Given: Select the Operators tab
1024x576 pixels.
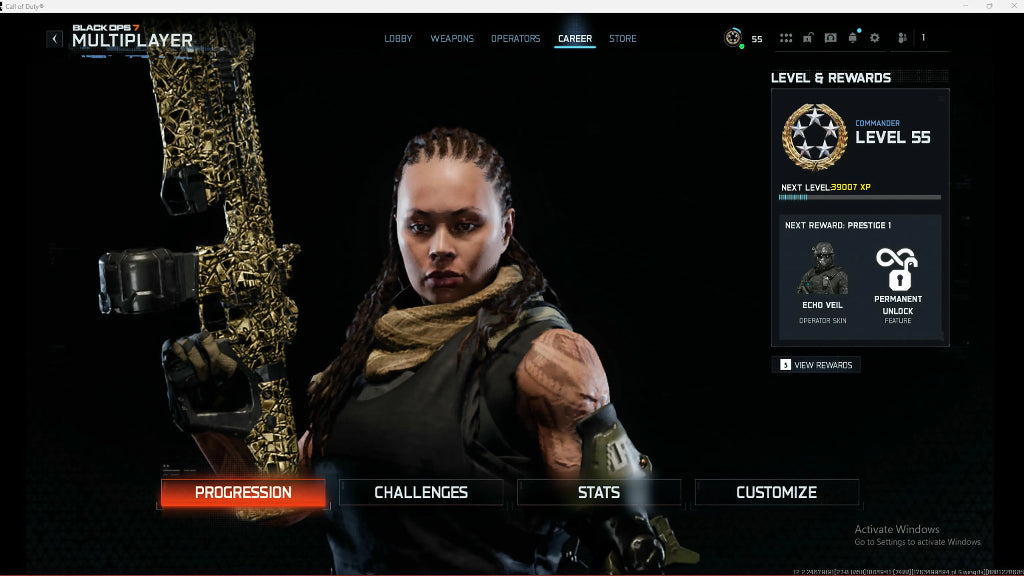Looking at the screenshot, I should [515, 39].
